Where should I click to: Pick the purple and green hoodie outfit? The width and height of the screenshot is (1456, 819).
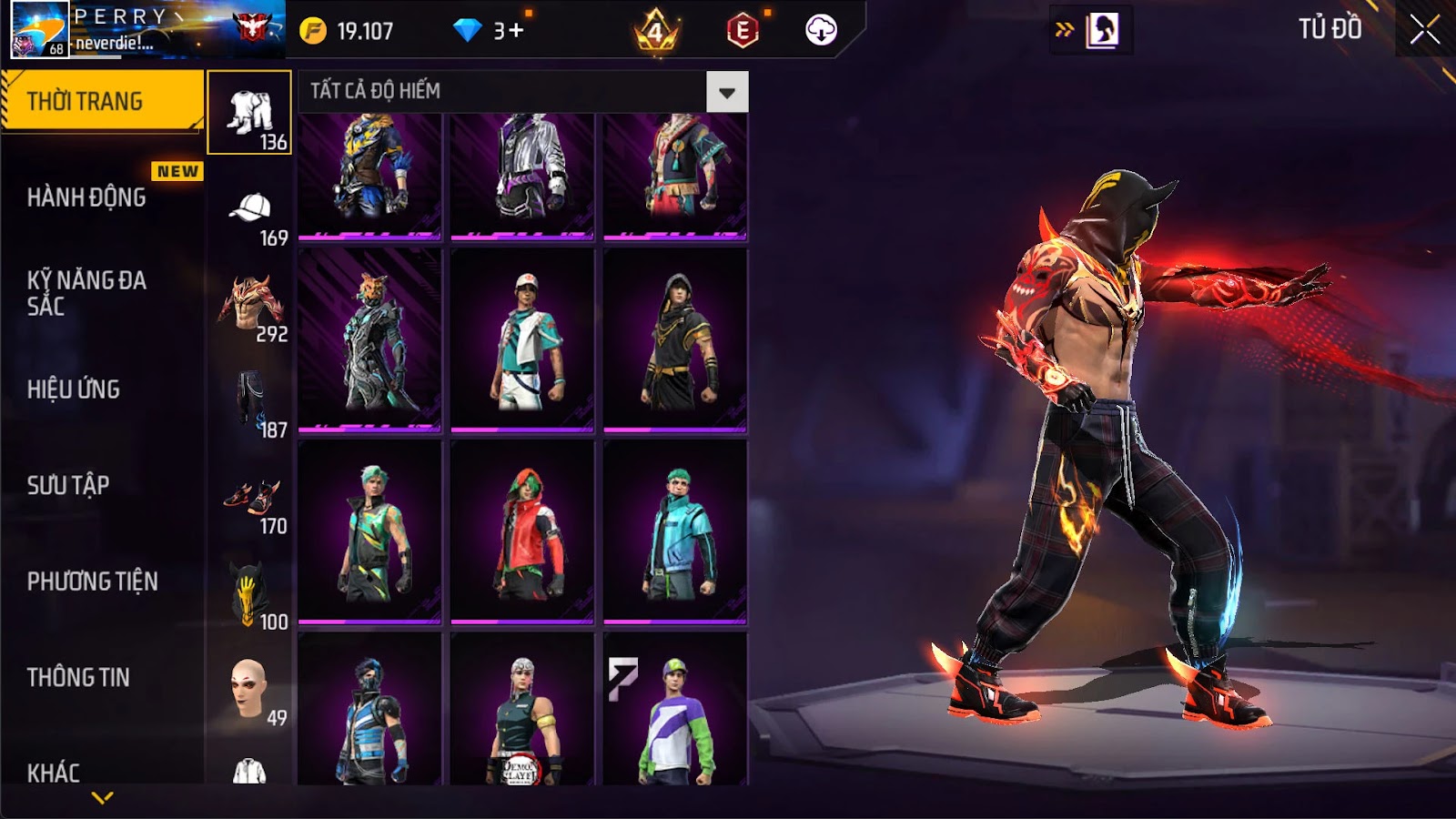pyautogui.click(x=675, y=710)
